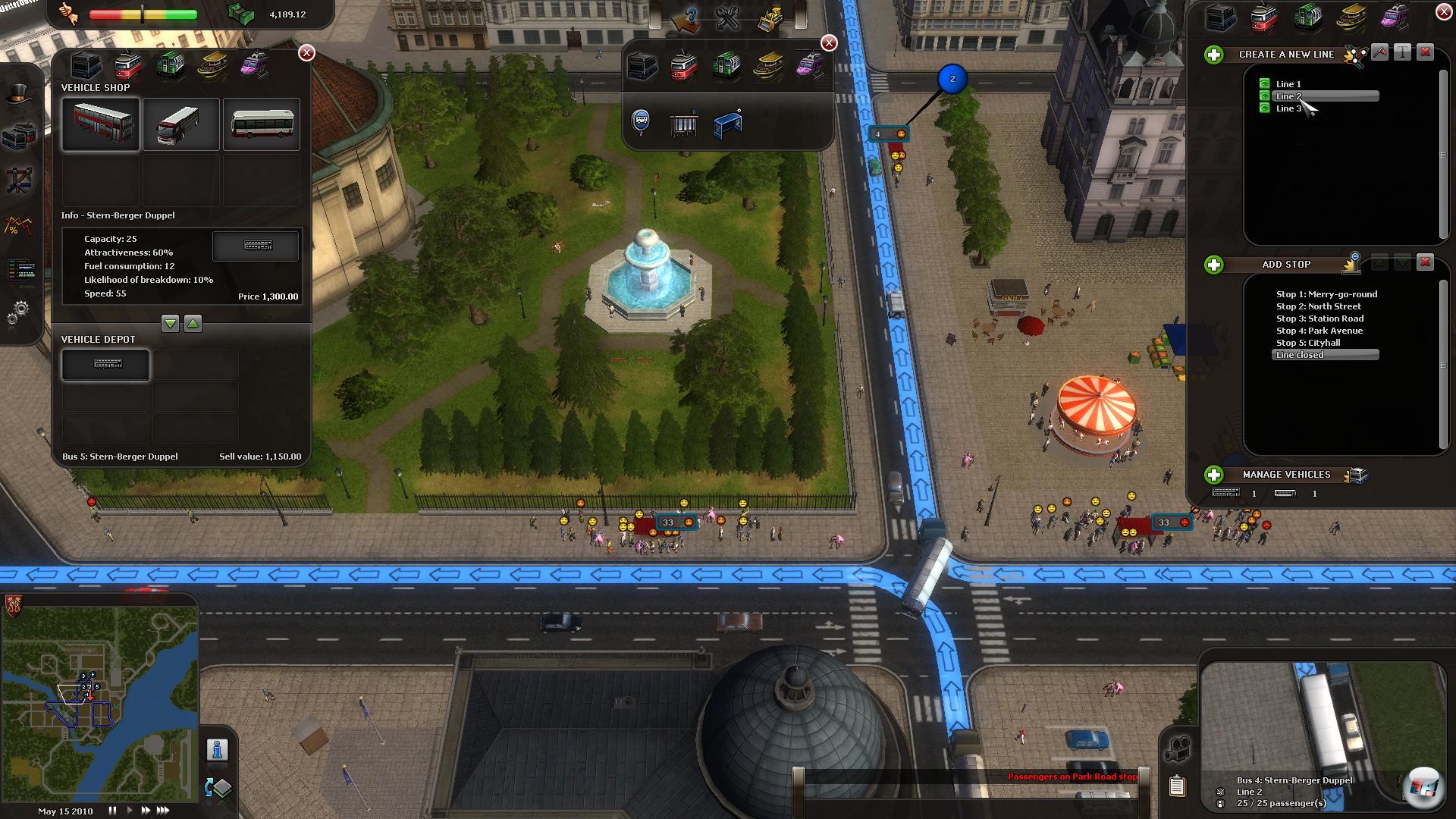Click the green down arrow button
The image size is (1456, 819).
click(170, 324)
